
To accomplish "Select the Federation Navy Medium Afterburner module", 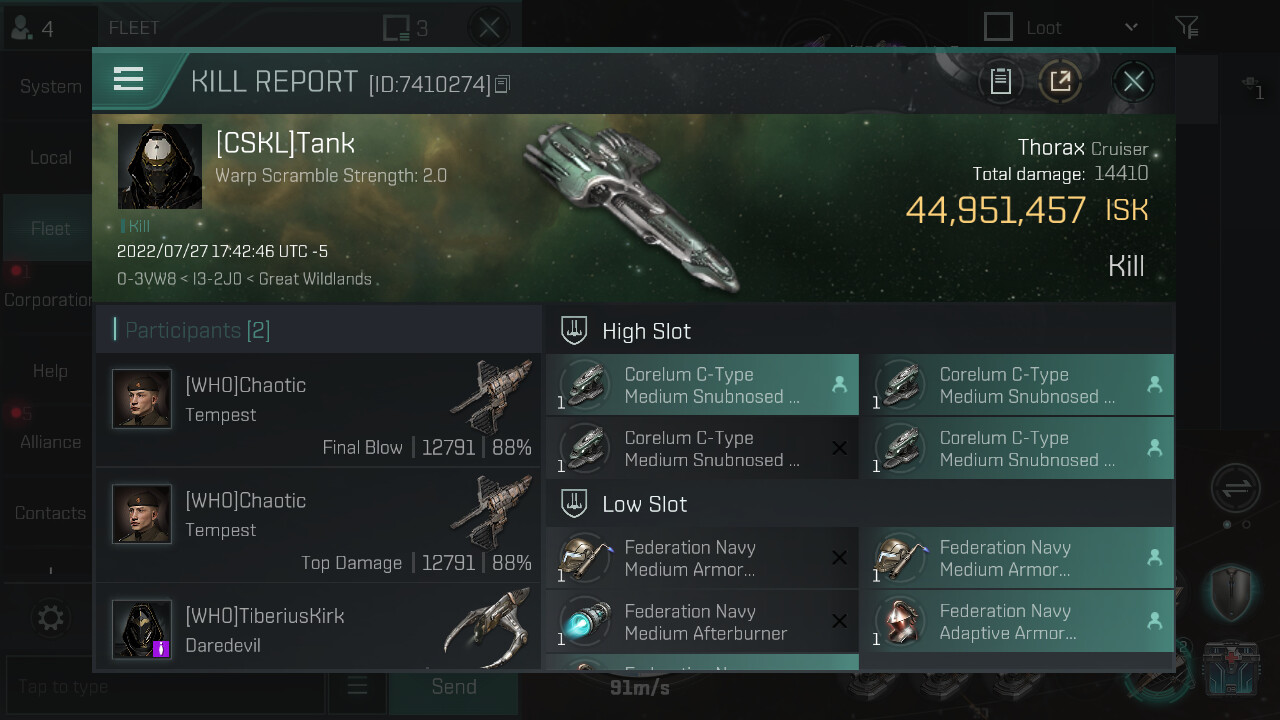I will pyautogui.click(x=702, y=622).
